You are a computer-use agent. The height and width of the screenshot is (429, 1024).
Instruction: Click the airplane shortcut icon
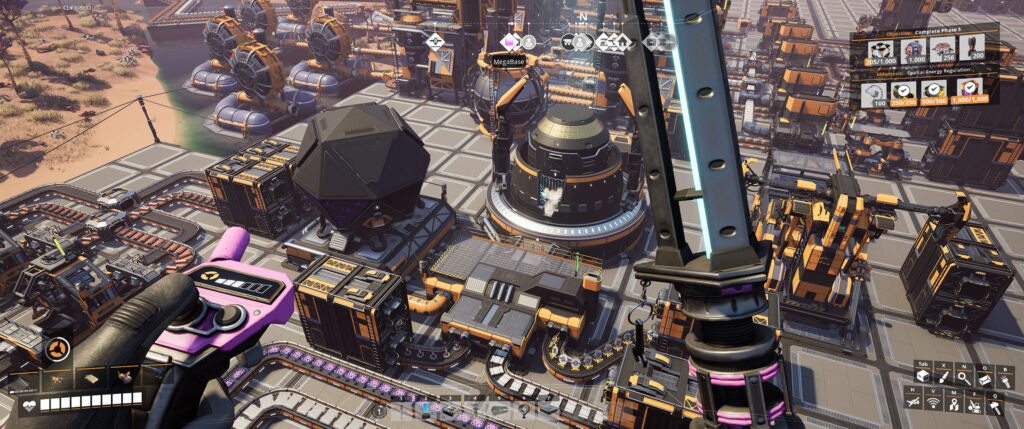(913, 402)
